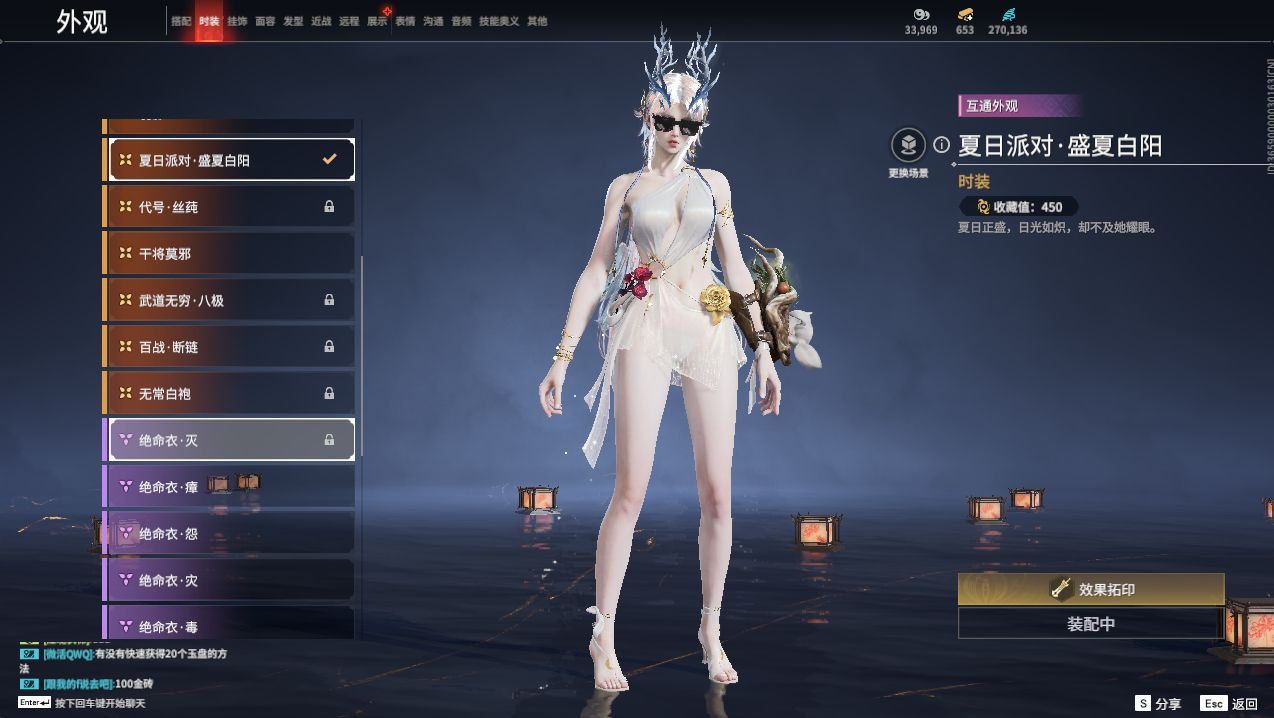Pick the 武道无穷·八极 outfit
The height and width of the screenshot is (718, 1274).
pyautogui.click(x=231, y=300)
